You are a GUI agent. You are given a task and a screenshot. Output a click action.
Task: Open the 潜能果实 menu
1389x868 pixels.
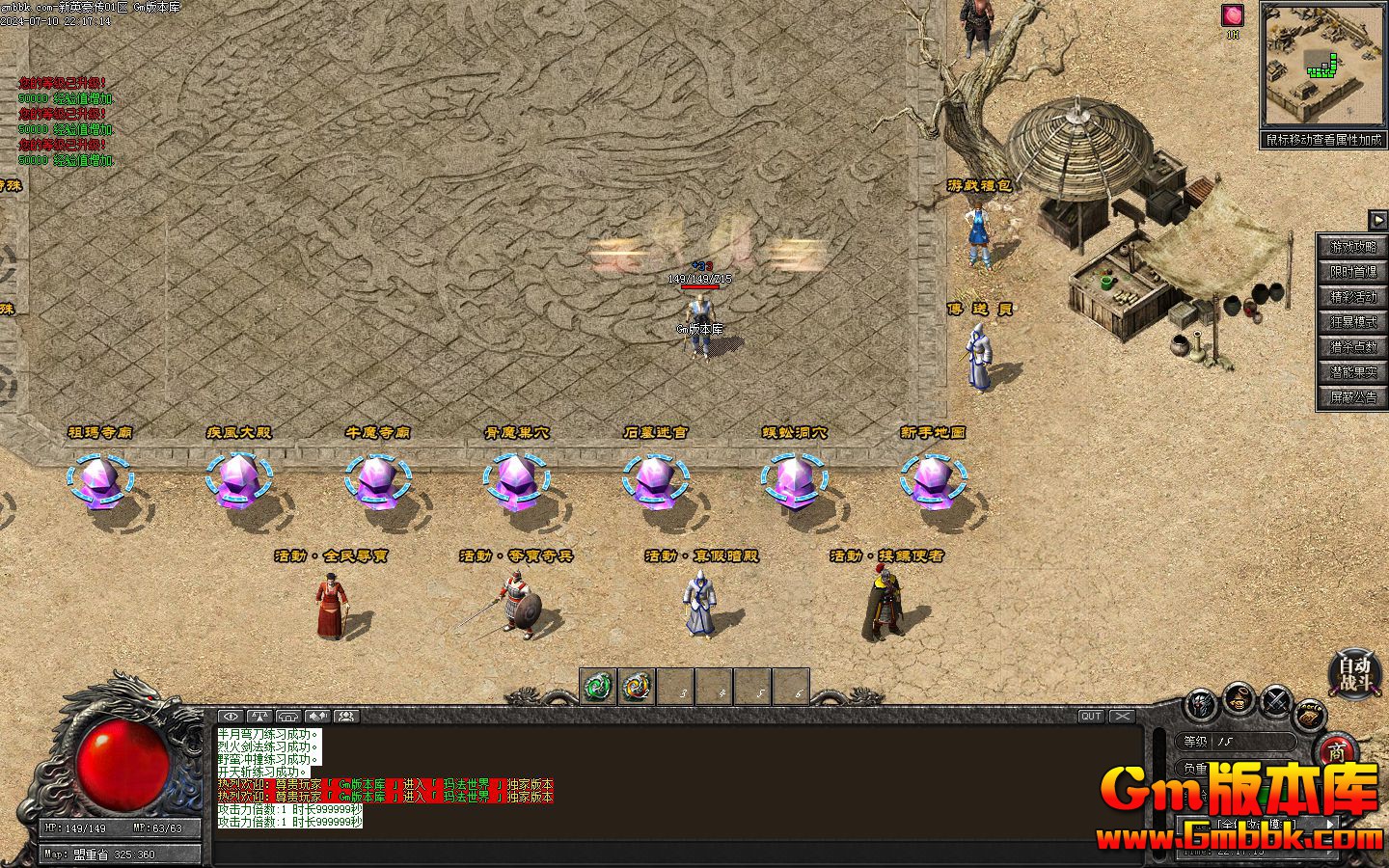[x=1353, y=372]
